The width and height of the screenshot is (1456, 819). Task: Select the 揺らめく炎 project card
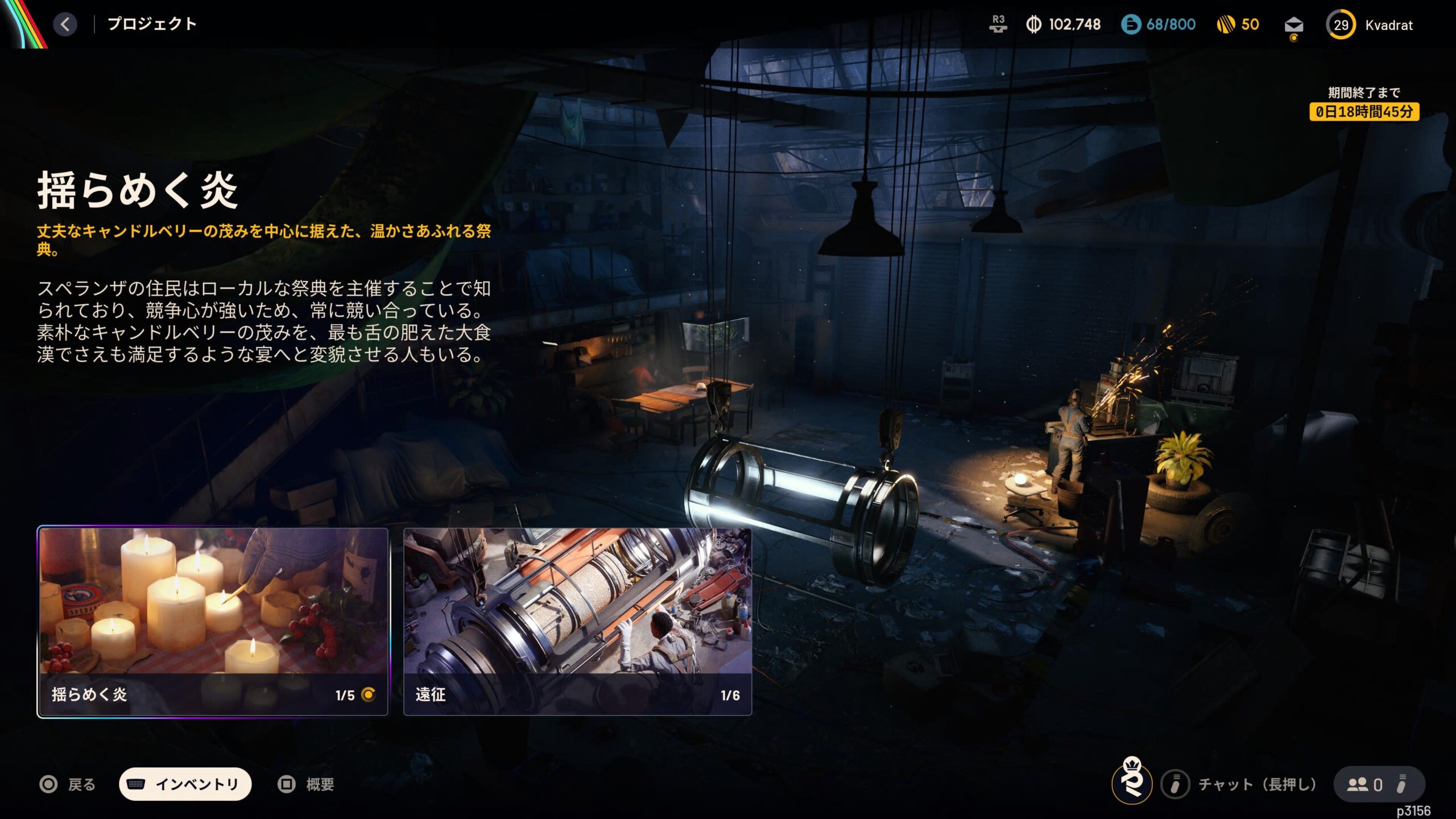pyautogui.click(x=213, y=621)
